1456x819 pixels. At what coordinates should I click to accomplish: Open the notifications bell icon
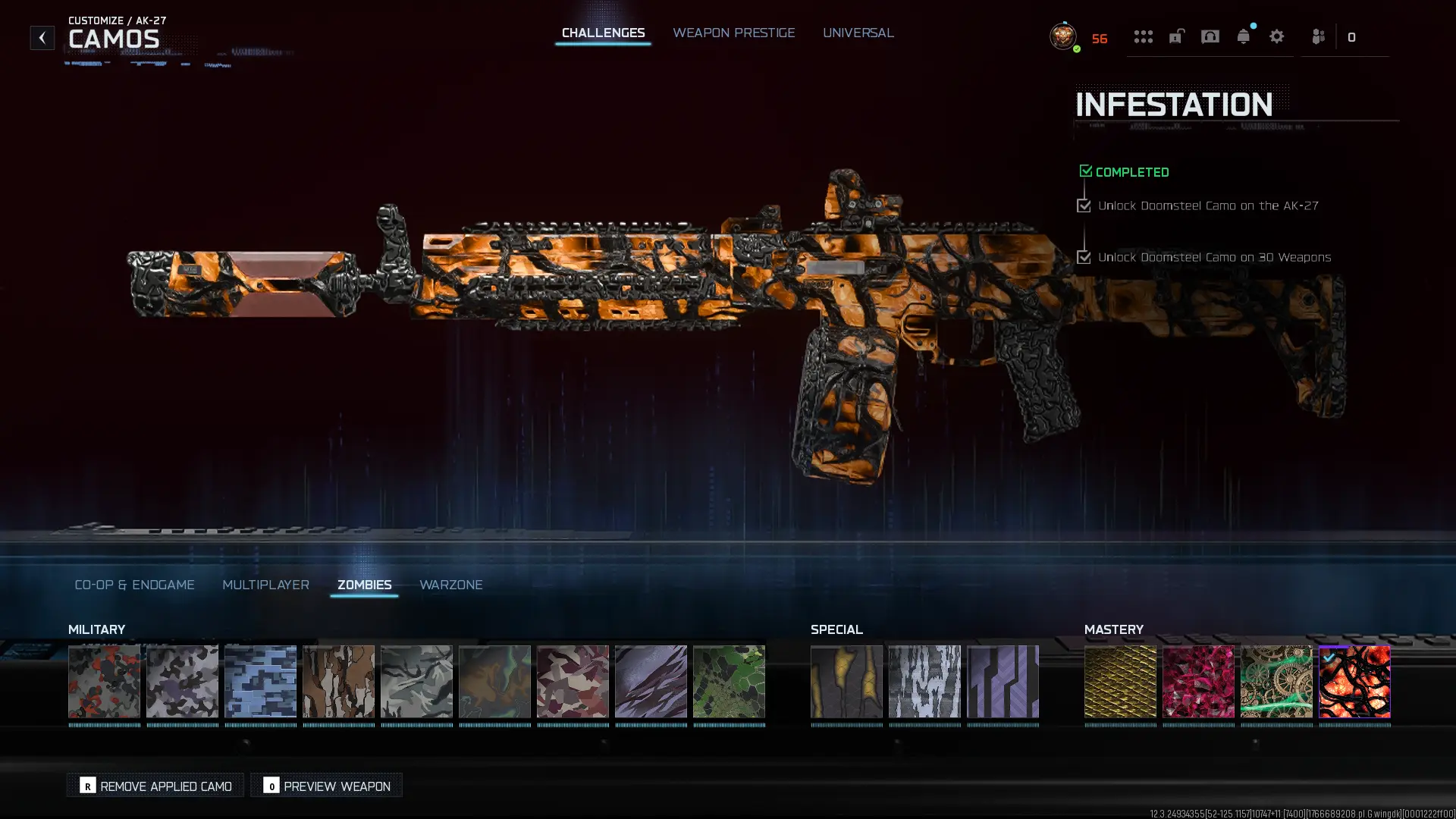pyautogui.click(x=1243, y=36)
